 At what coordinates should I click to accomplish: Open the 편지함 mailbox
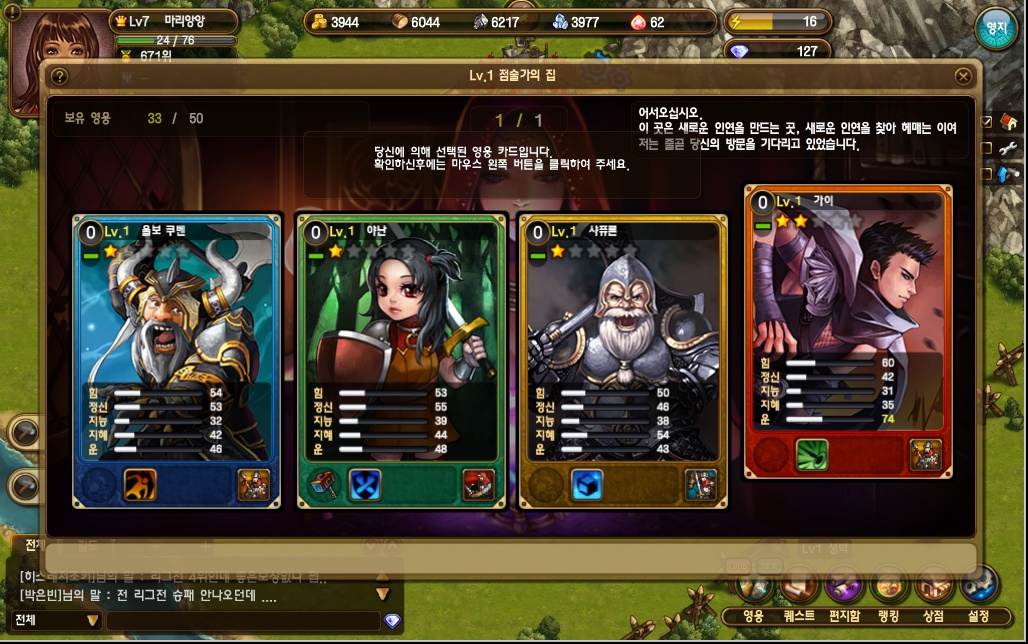(x=845, y=615)
